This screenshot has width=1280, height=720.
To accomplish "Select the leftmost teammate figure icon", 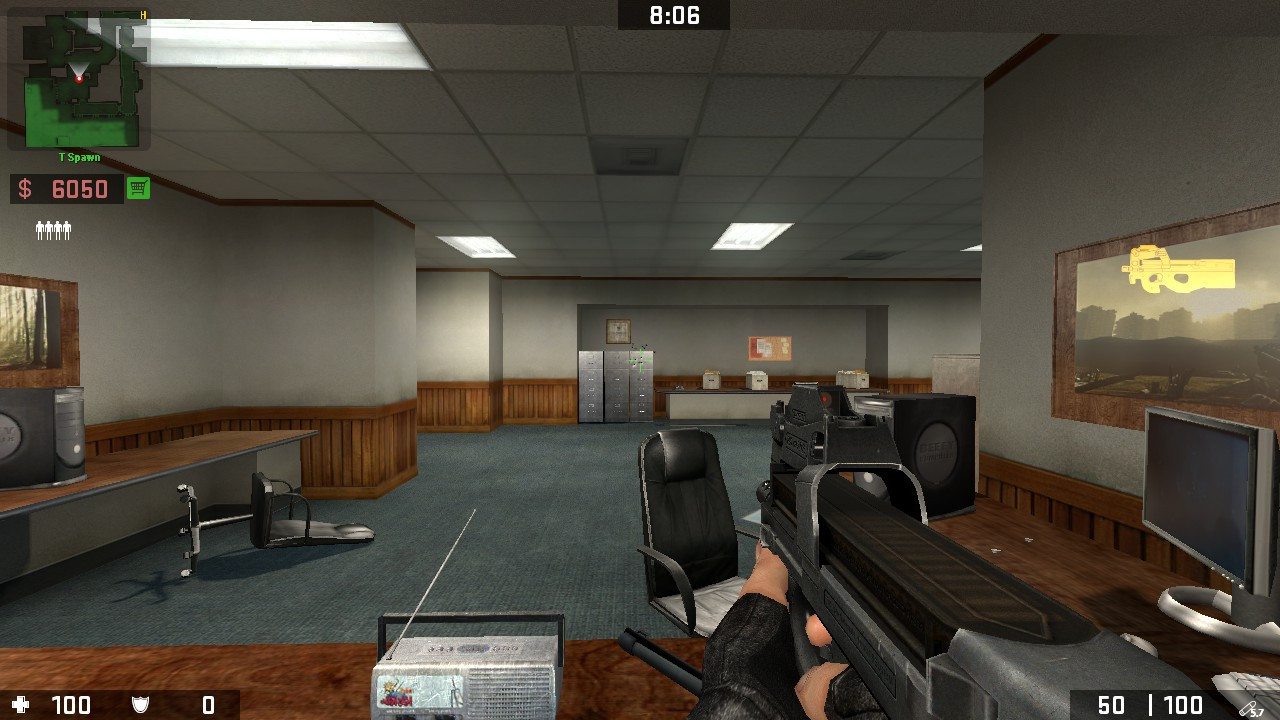I will click(38, 230).
